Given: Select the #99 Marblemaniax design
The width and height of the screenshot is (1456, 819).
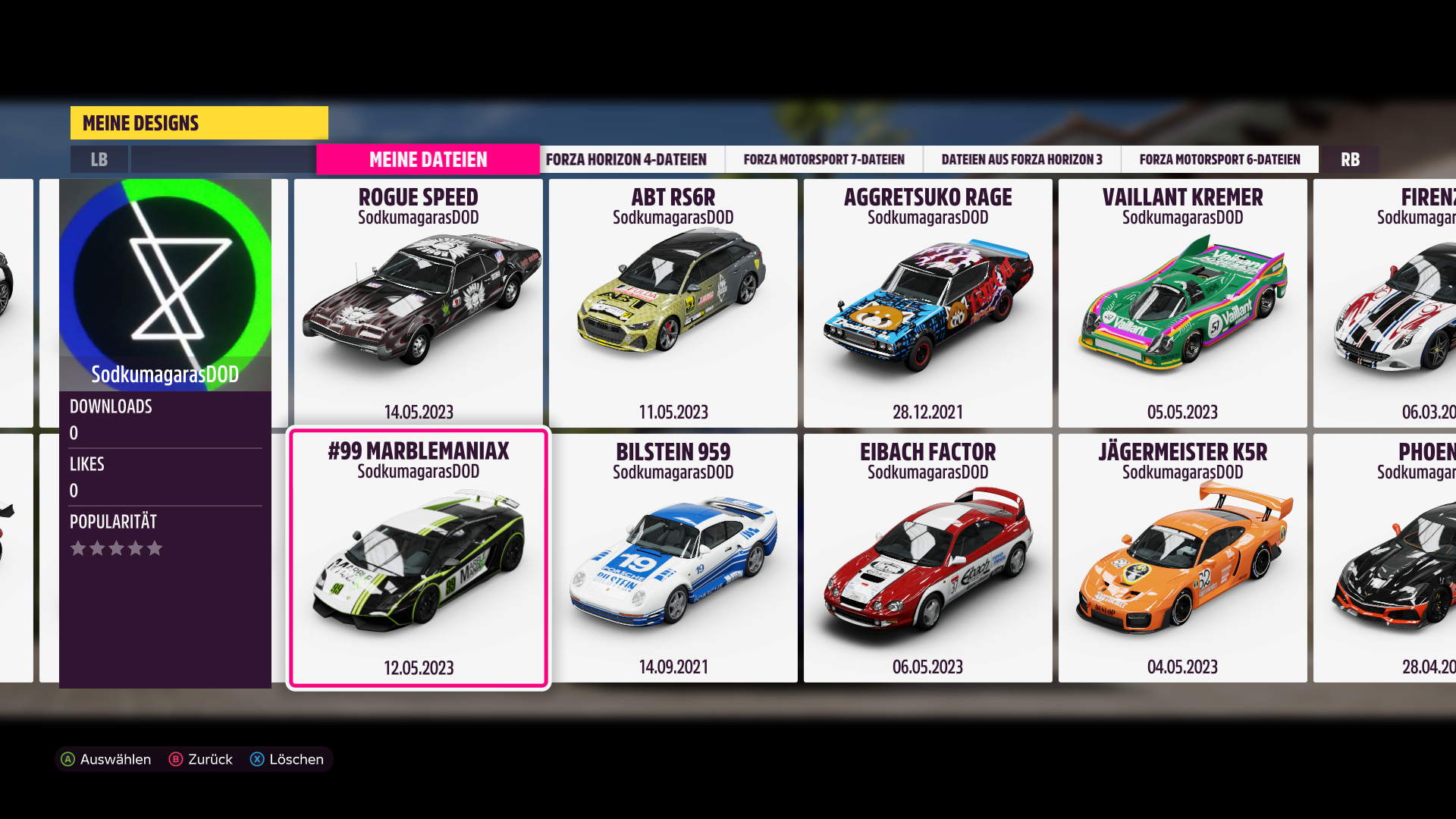Looking at the screenshot, I should pyautogui.click(x=419, y=558).
